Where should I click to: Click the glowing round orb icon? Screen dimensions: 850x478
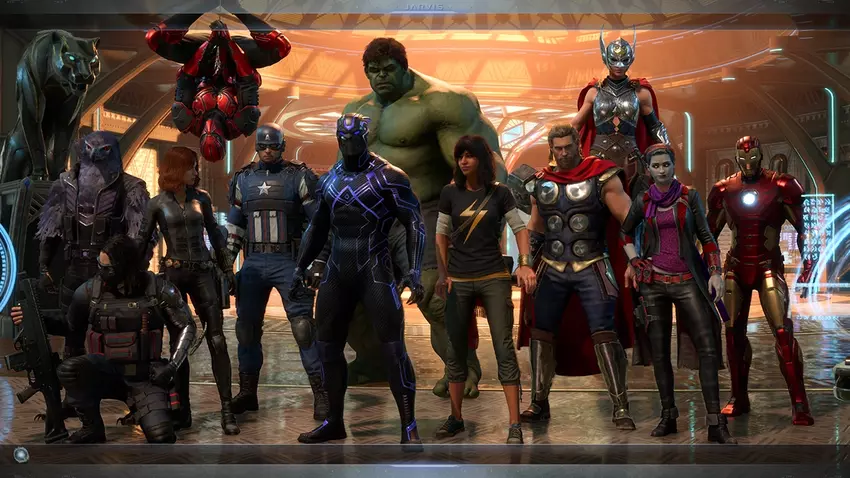click(20, 454)
